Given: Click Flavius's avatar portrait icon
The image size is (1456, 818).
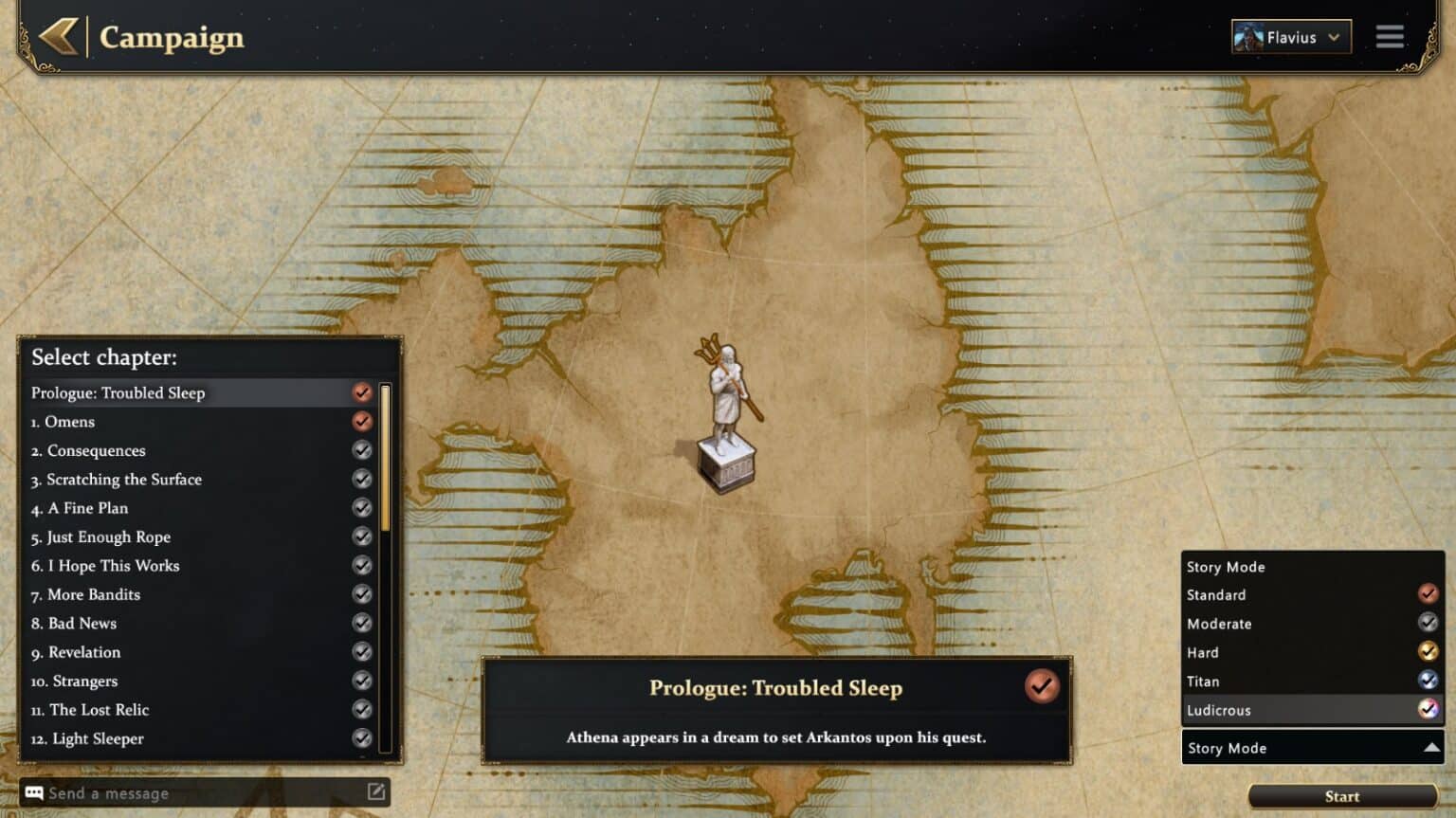Looking at the screenshot, I should click(x=1248, y=37).
